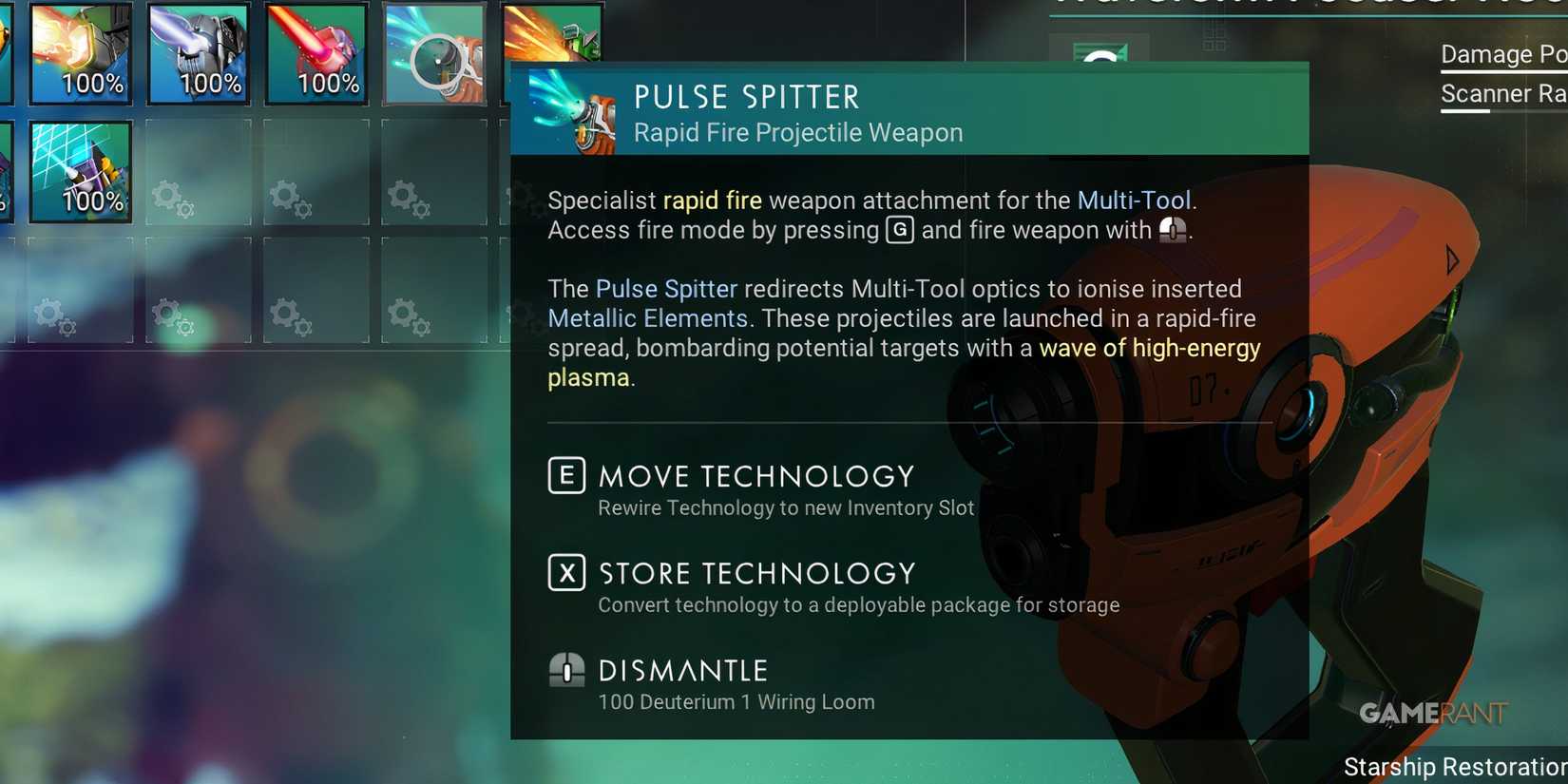
Task: Select the Pulse Spitter weapon inventory icon
Action: point(434,52)
